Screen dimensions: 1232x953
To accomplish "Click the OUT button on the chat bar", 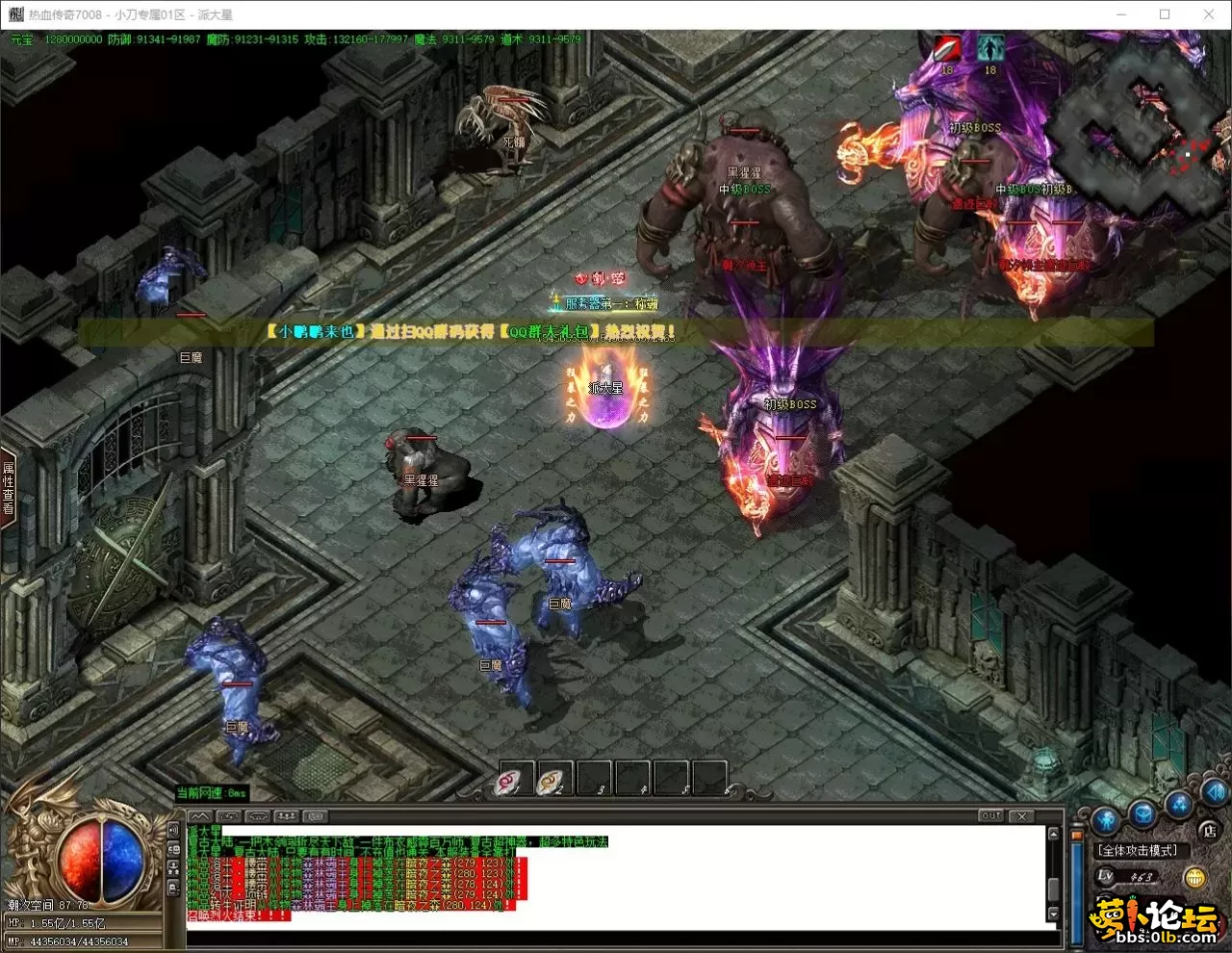I will (x=990, y=815).
